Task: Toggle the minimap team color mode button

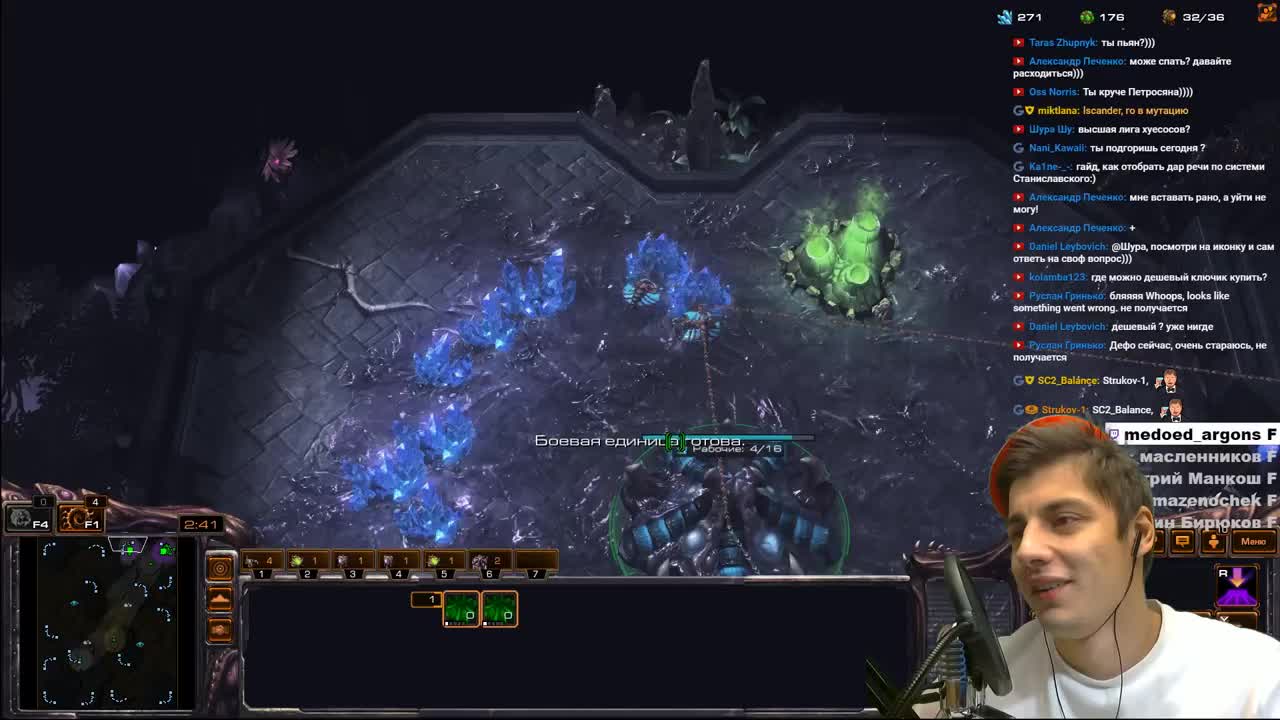Action: click(x=220, y=630)
